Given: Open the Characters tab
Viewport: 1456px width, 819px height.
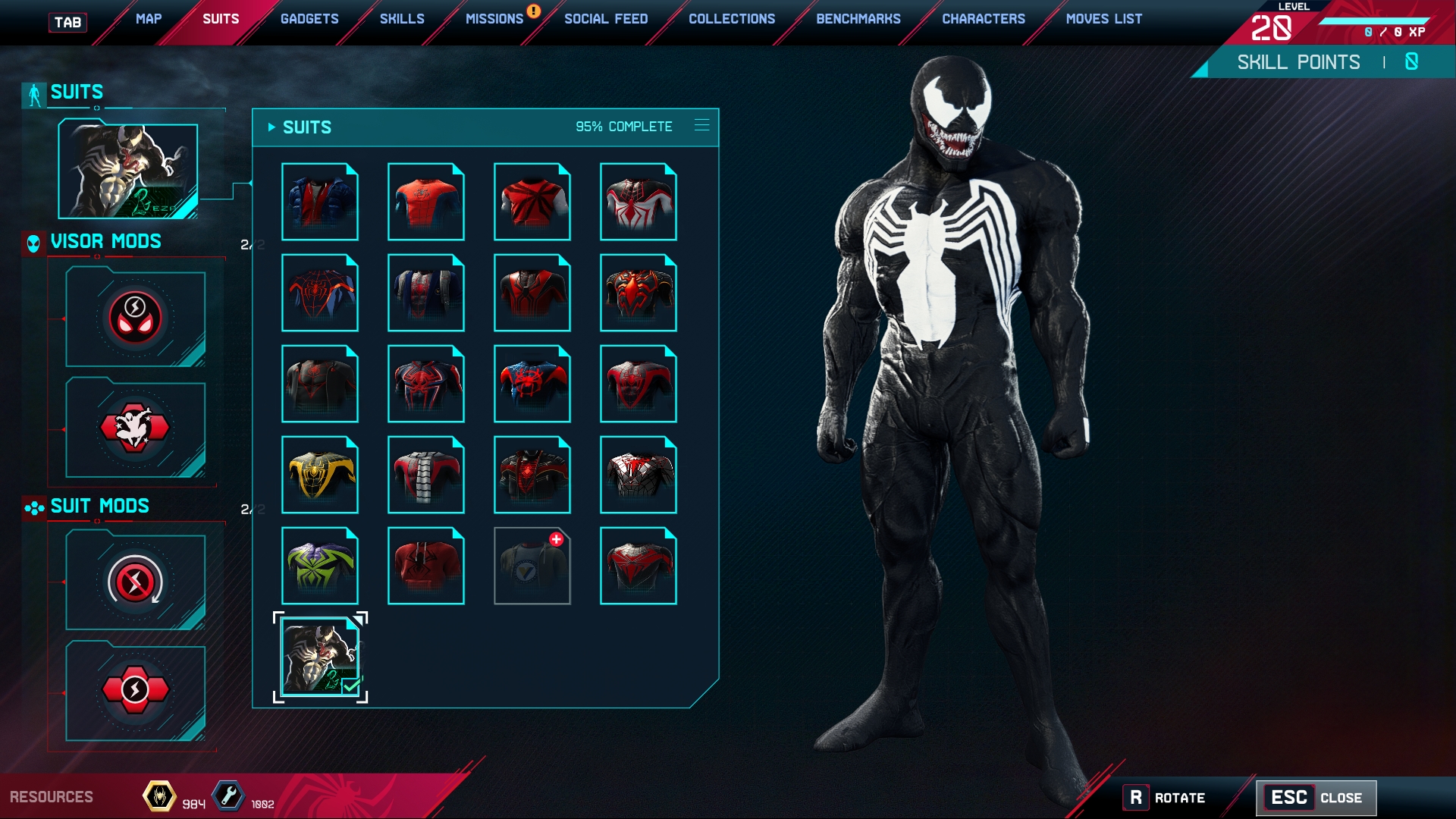Looking at the screenshot, I should [x=984, y=19].
